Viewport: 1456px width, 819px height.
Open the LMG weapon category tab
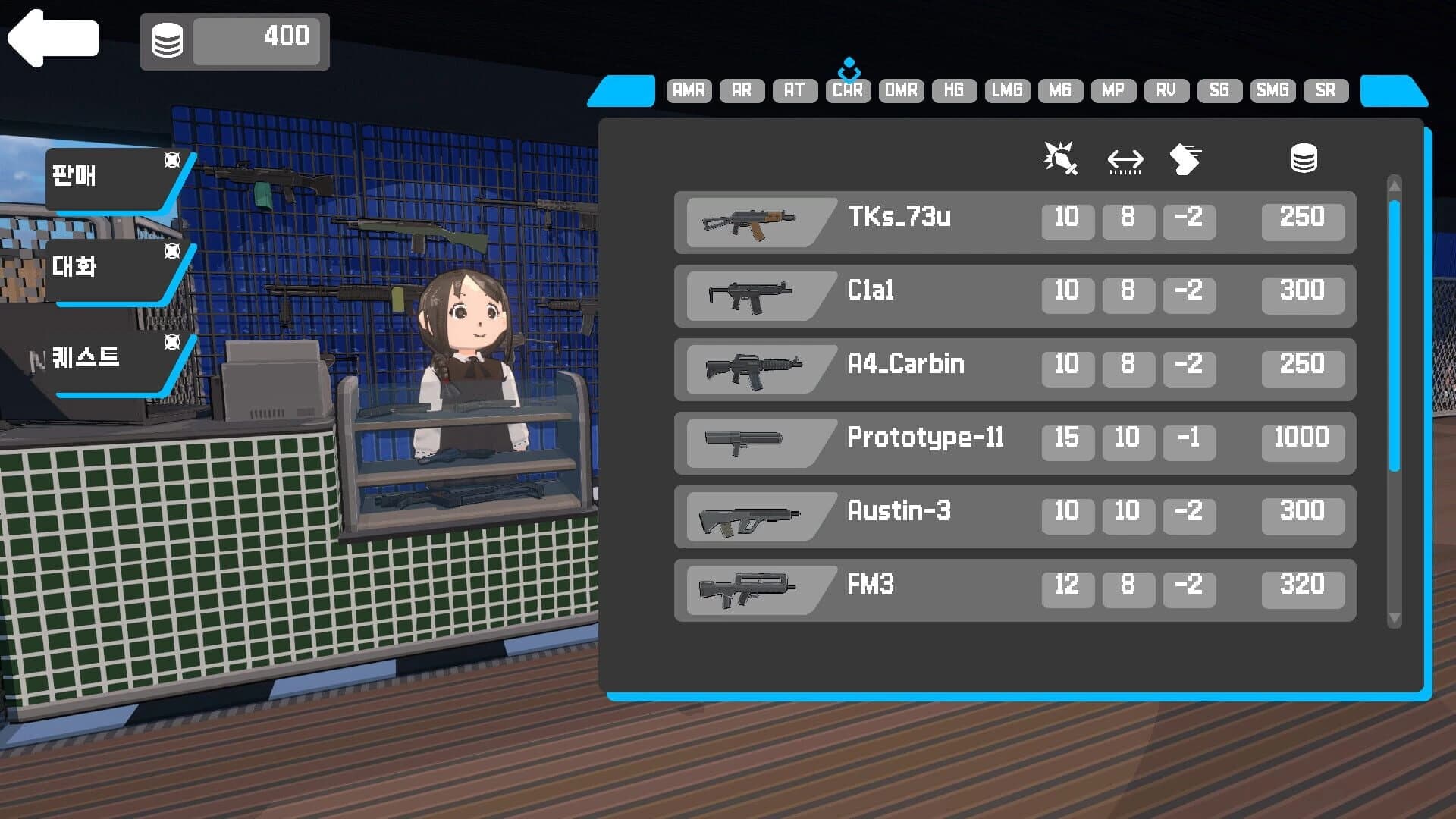click(1006, 90)
